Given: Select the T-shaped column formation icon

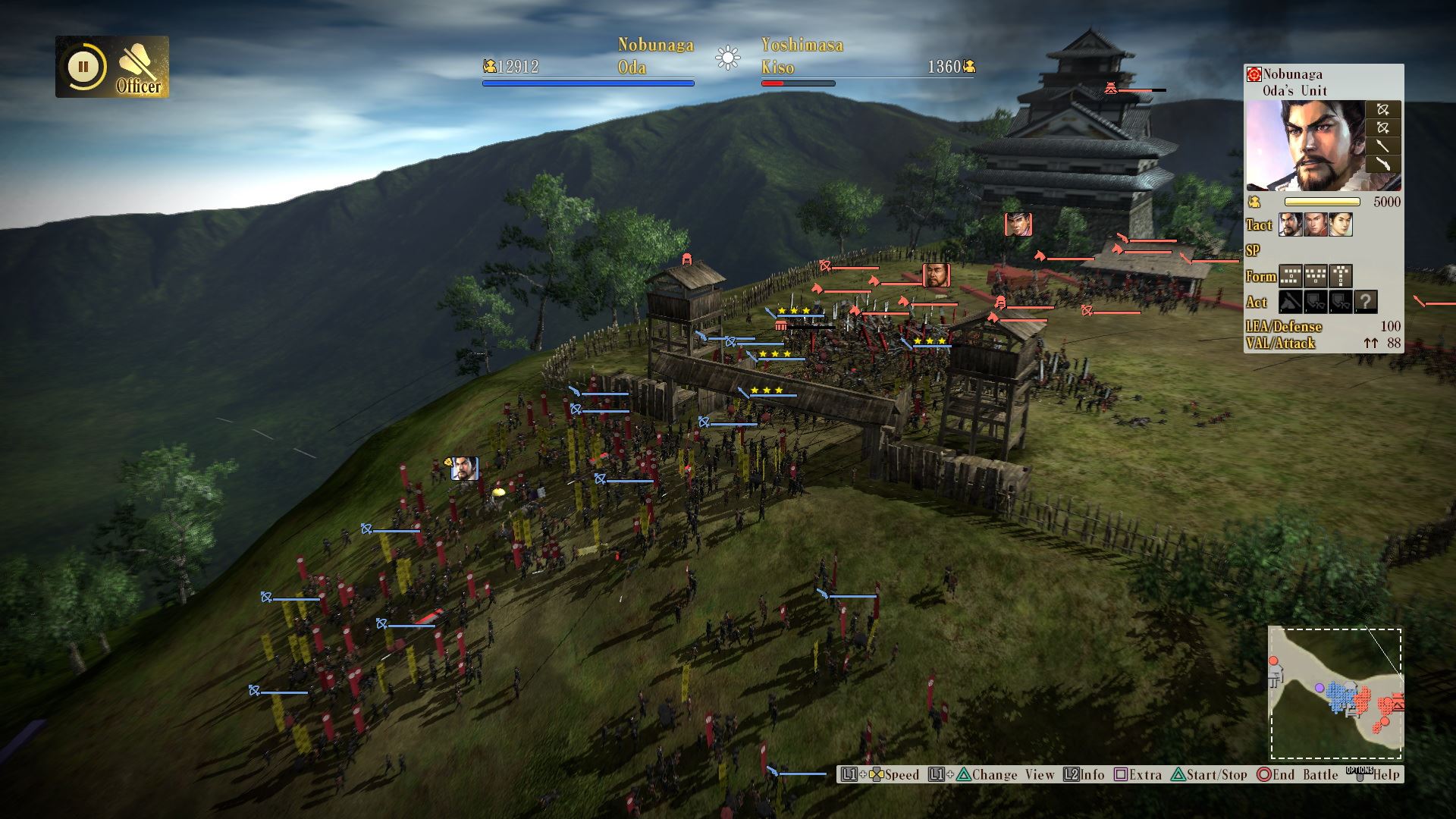Looking at the screenshot, I should click(1341, 276).
